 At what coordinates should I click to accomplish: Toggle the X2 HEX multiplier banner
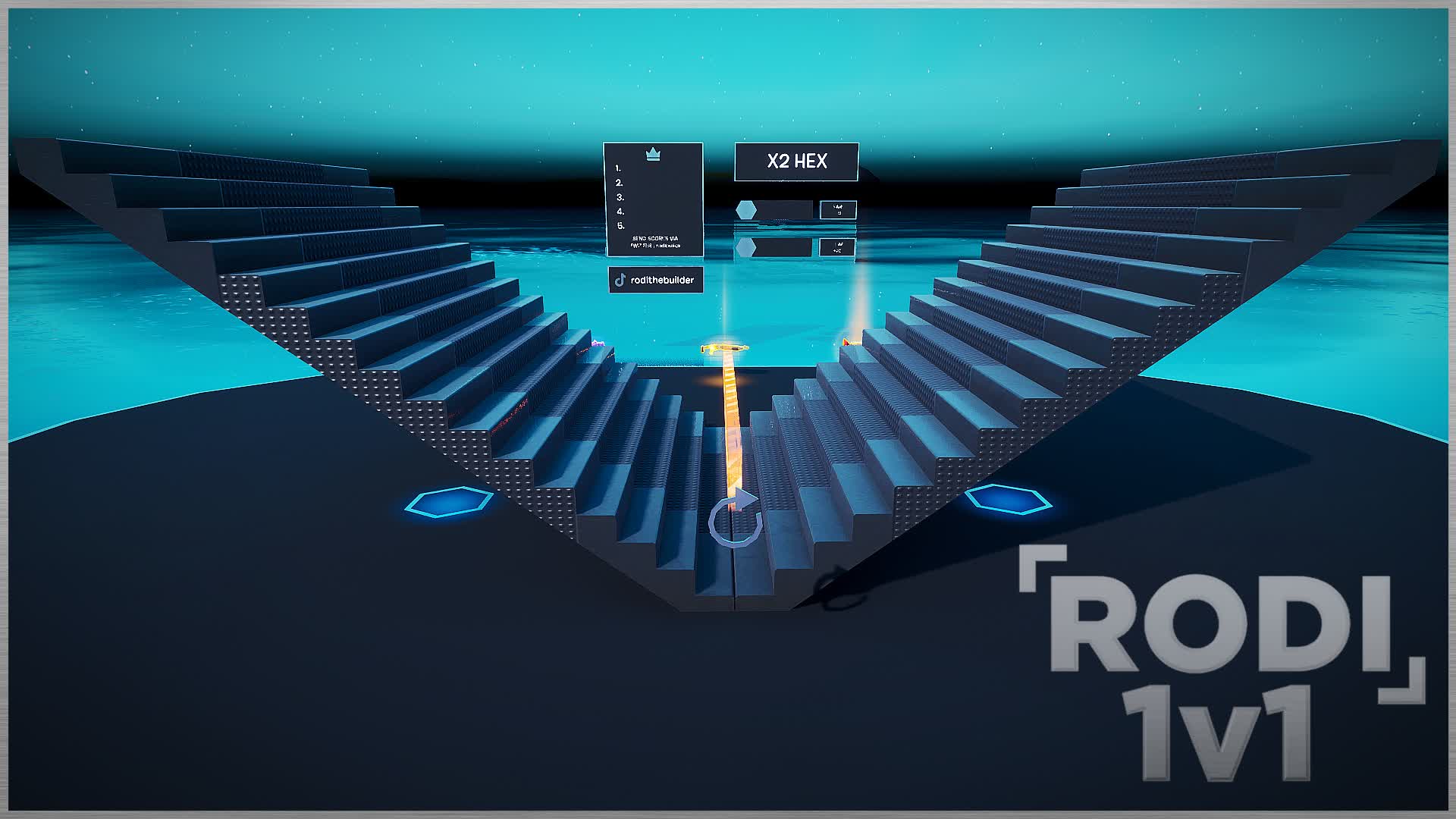pos(795,162)
